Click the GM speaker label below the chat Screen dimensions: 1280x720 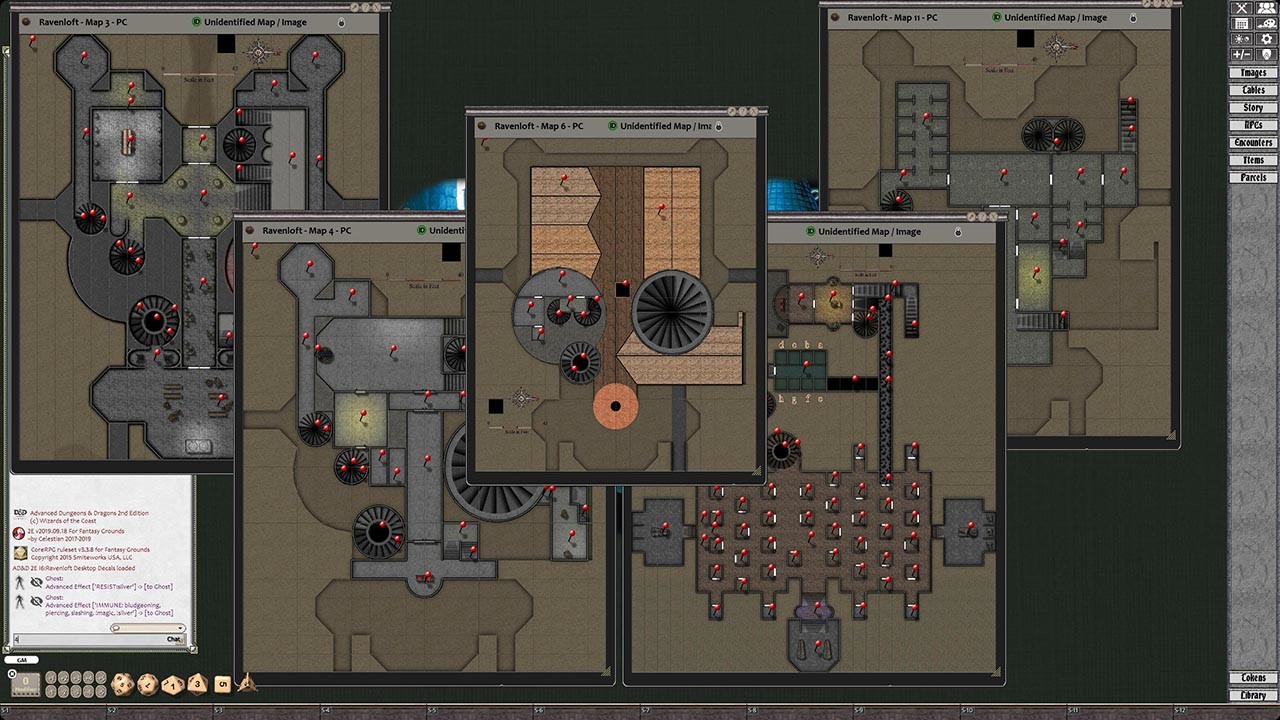[x=22, y=660]
